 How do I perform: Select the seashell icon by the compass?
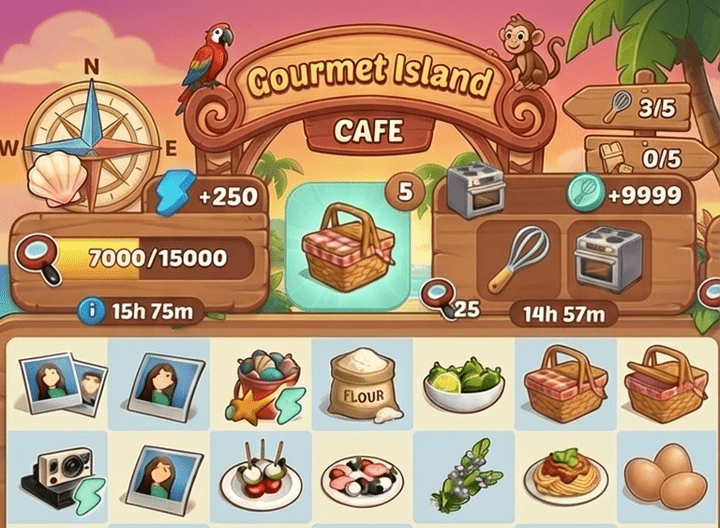56,180
